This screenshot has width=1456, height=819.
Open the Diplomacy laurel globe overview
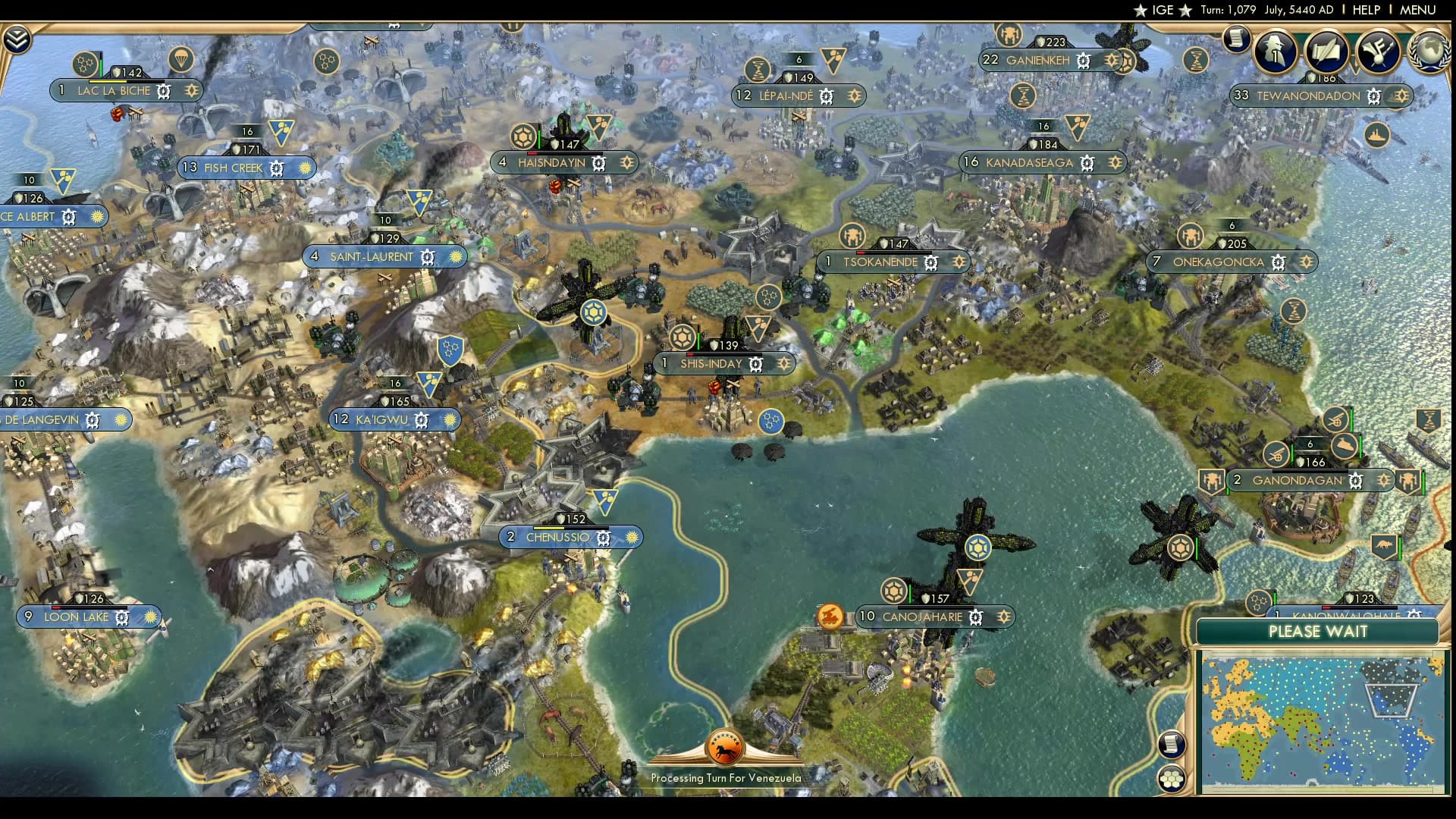[1428, 49]
